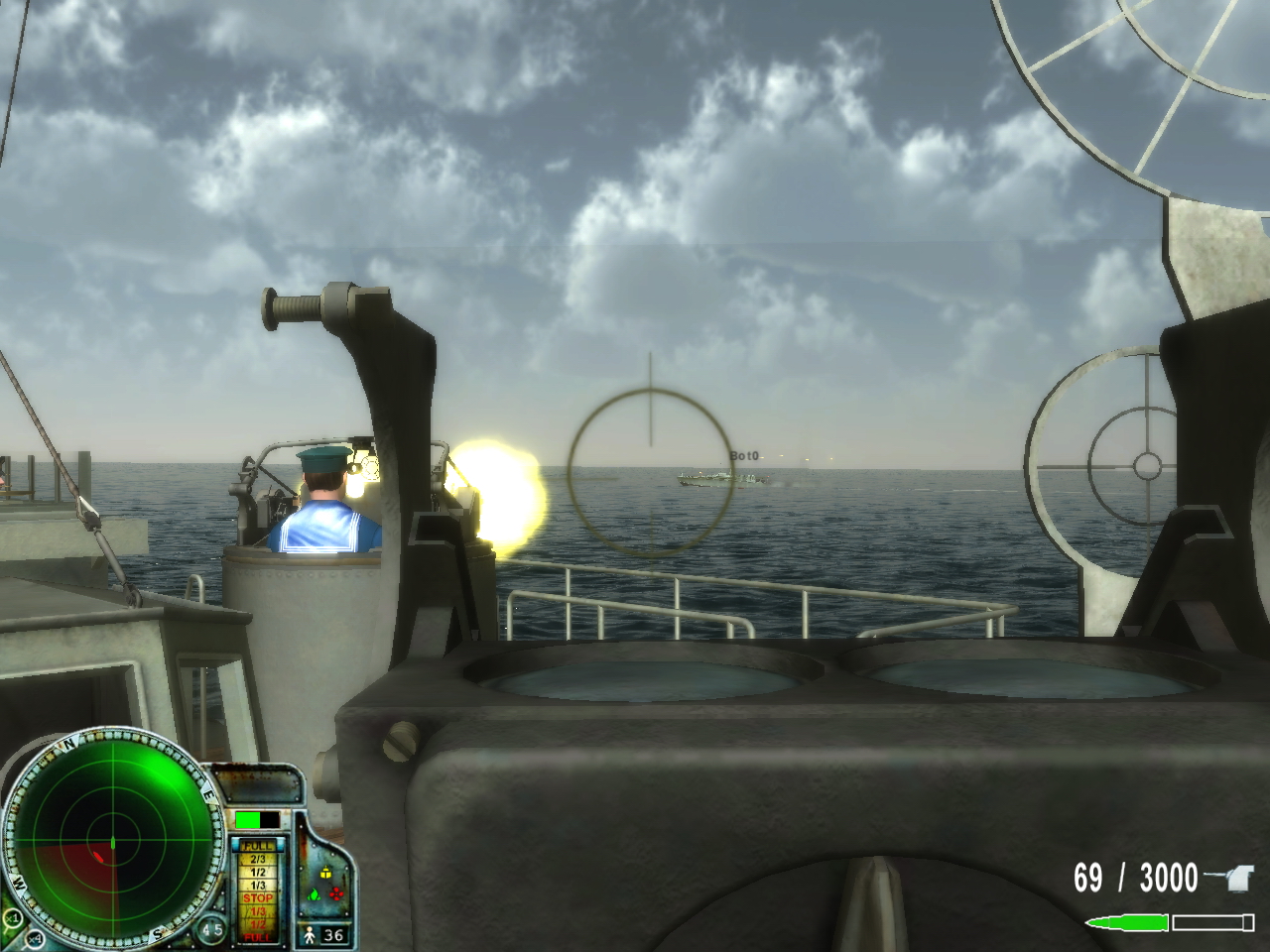The width and height of the screenshot is (1270, 952).
Task: Select 1/3 ahead on the engine telegraph
Action: 258,886
